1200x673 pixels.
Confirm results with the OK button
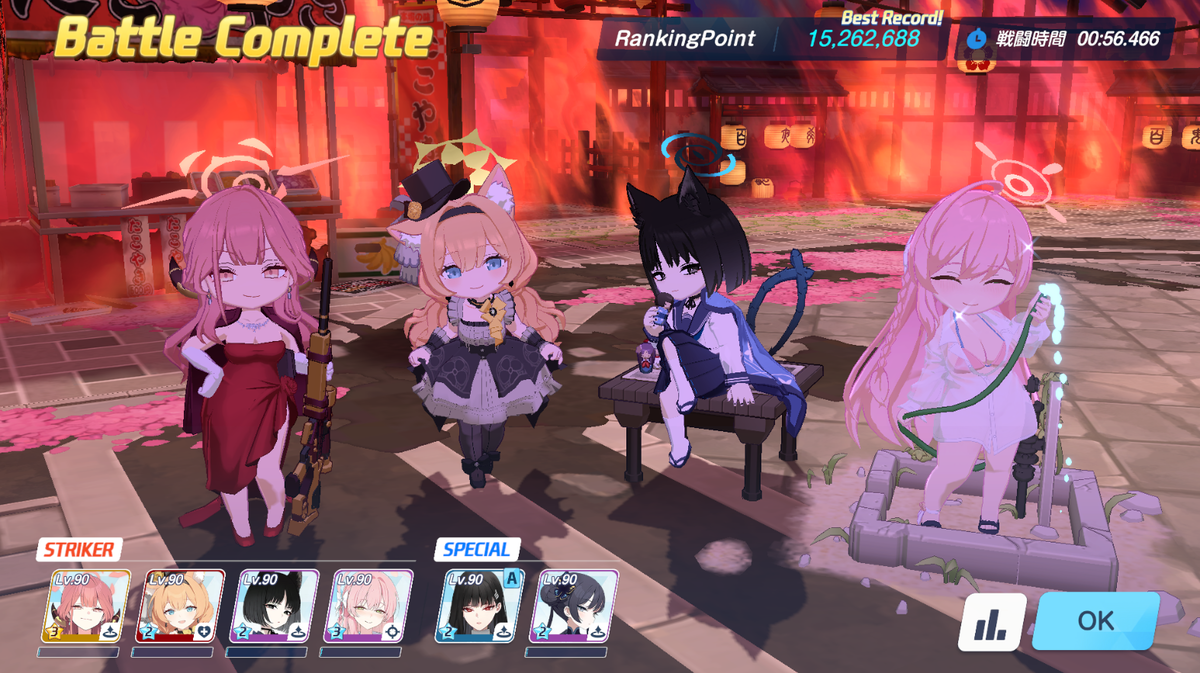(x=1095, y=621)
